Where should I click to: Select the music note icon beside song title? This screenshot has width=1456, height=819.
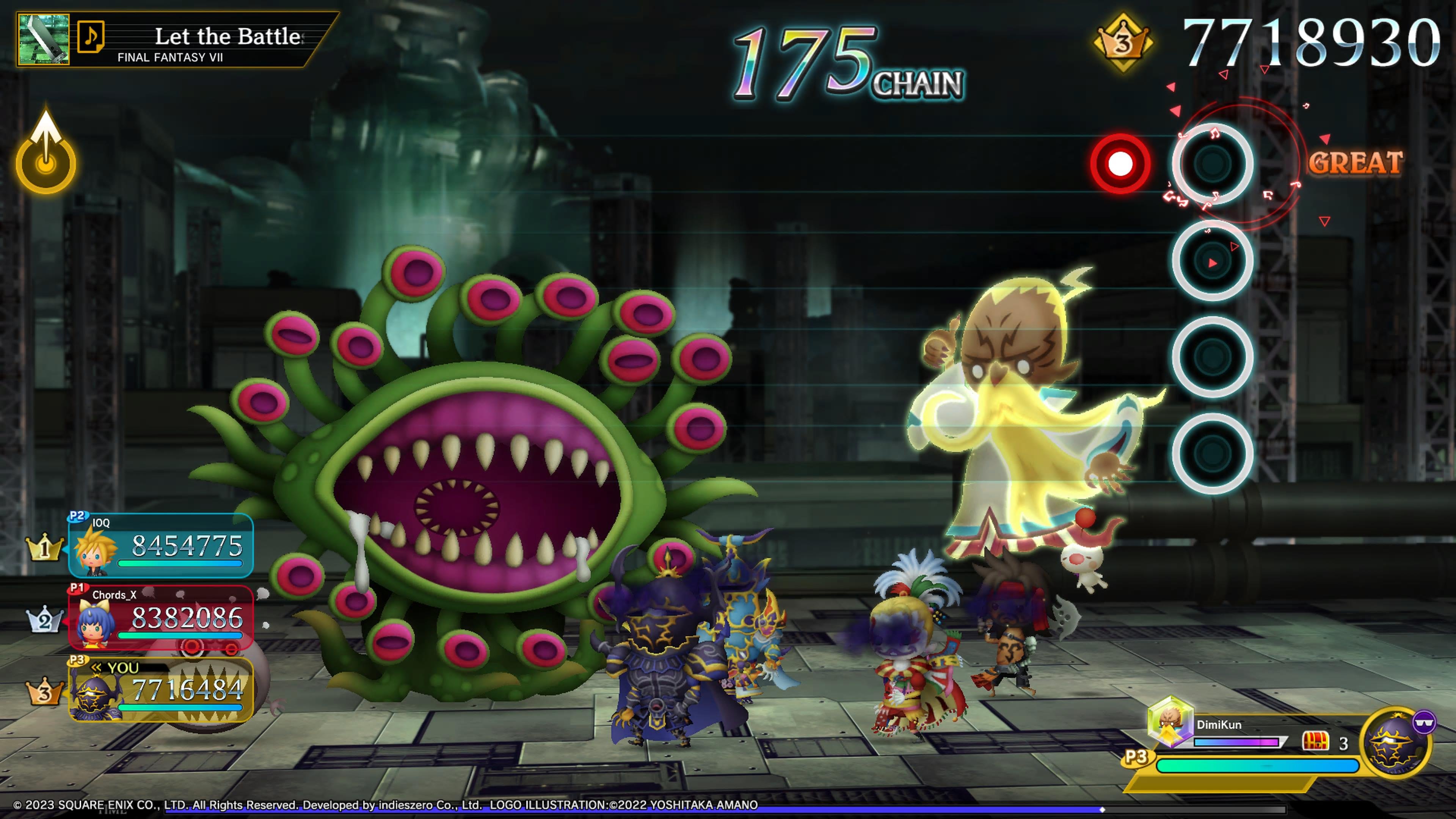[x=91, y=38]
